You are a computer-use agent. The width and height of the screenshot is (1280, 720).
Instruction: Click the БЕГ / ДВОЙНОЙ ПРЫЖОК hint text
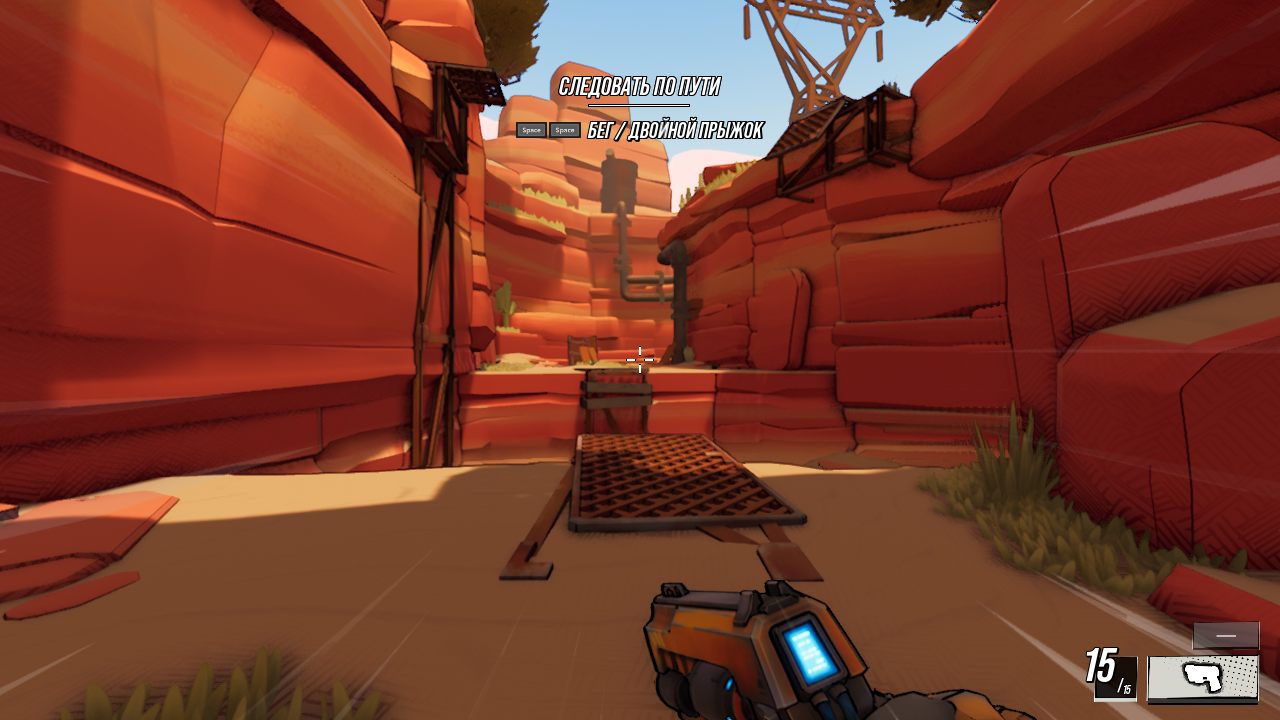coord(676,128)
